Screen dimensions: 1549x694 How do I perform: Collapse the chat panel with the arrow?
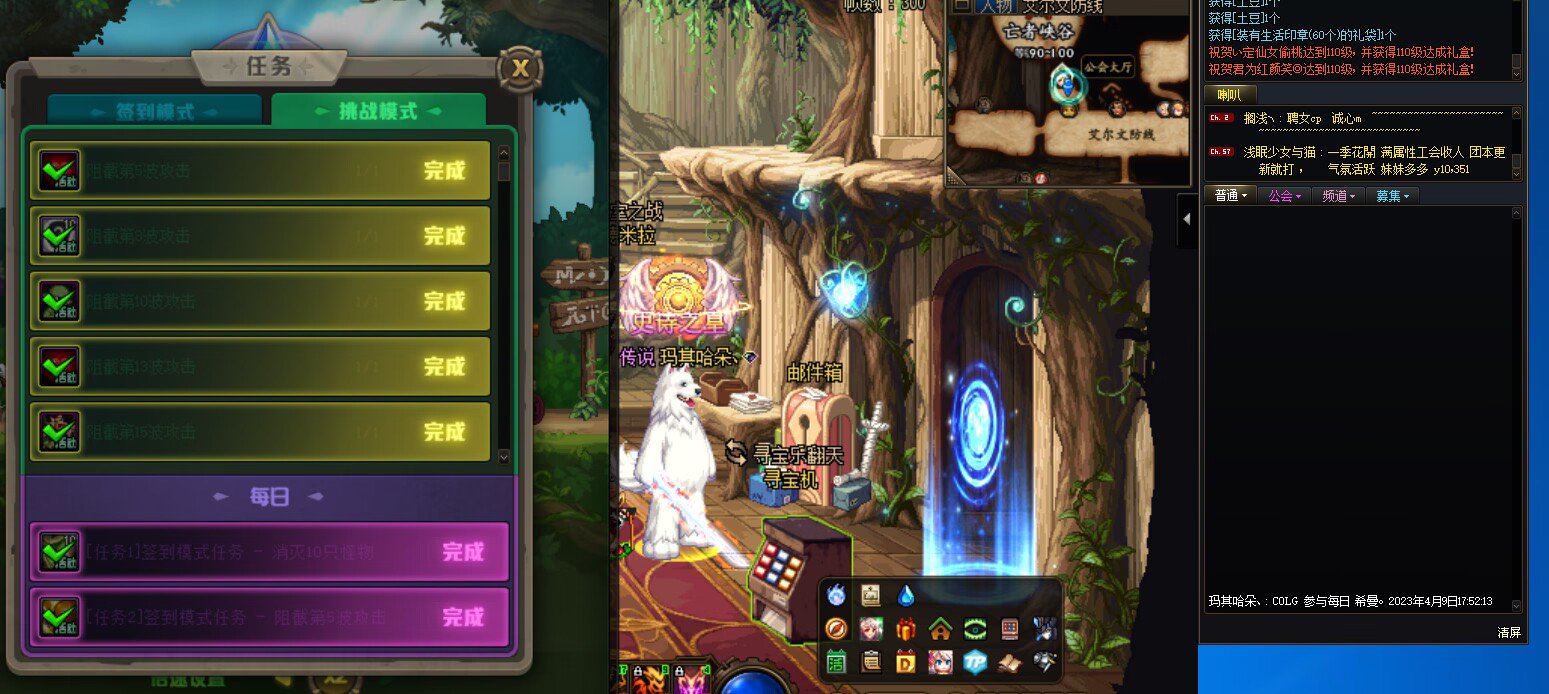(x=1187, y=215)
